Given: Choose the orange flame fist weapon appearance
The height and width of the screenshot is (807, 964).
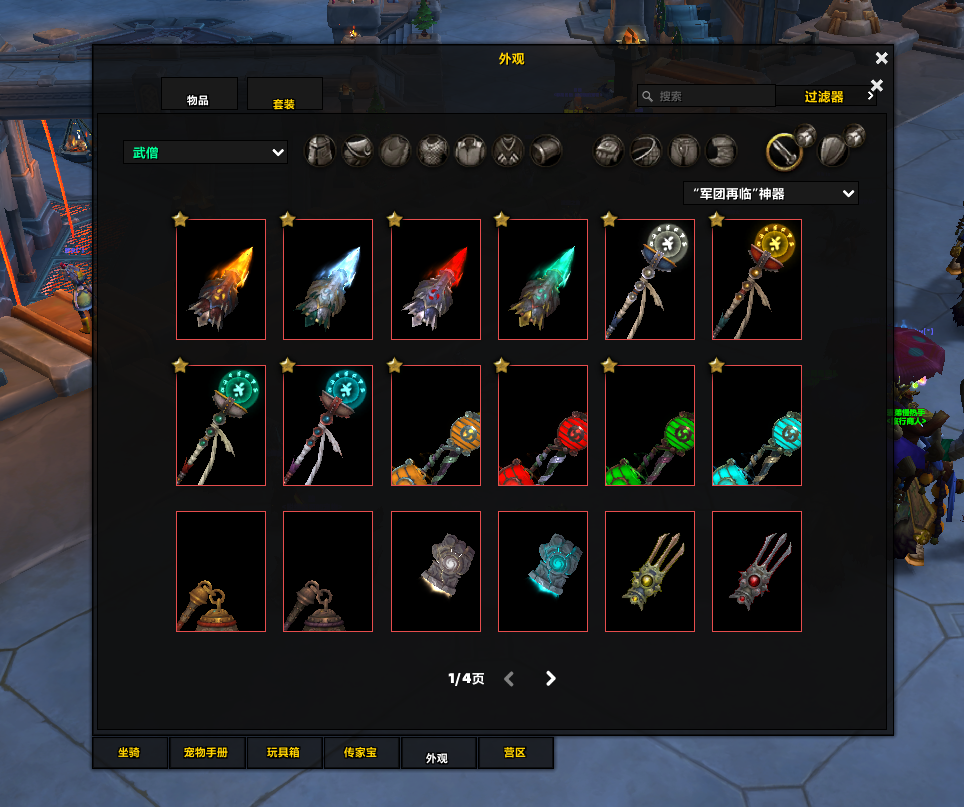Looking at the screenshot, I should pyautogui.click(x=221, y=280).
